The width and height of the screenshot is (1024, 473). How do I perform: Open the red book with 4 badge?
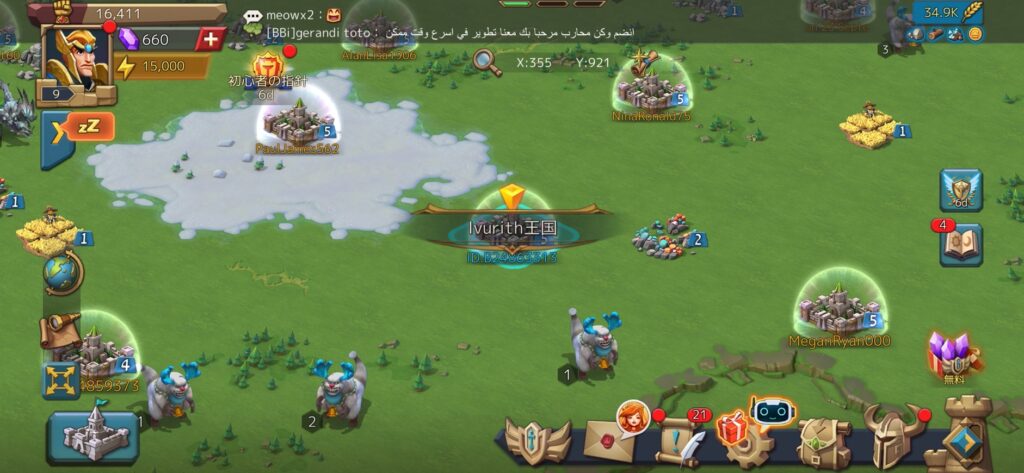coord(961,245)
